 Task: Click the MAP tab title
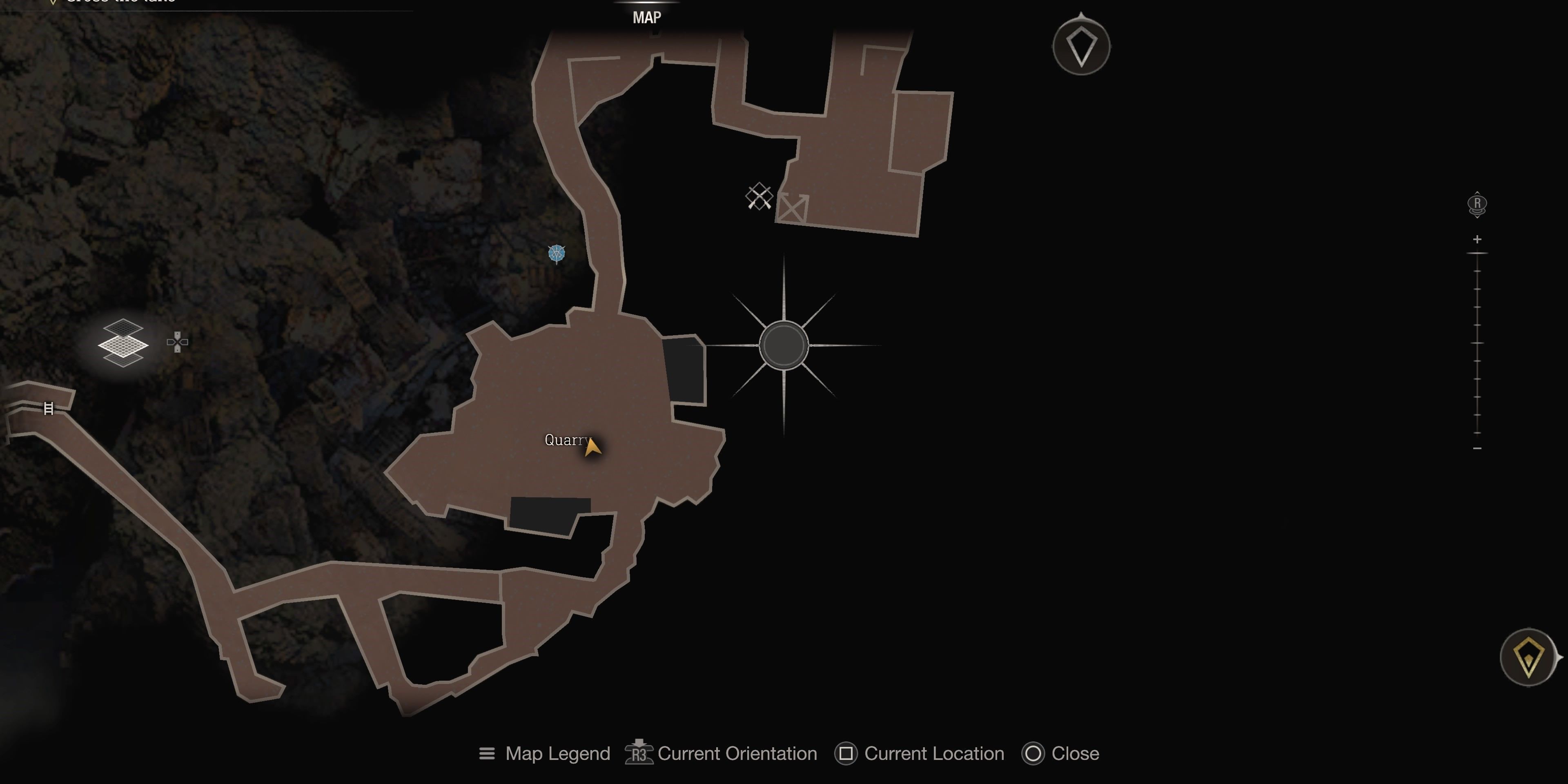pos(646,18)
